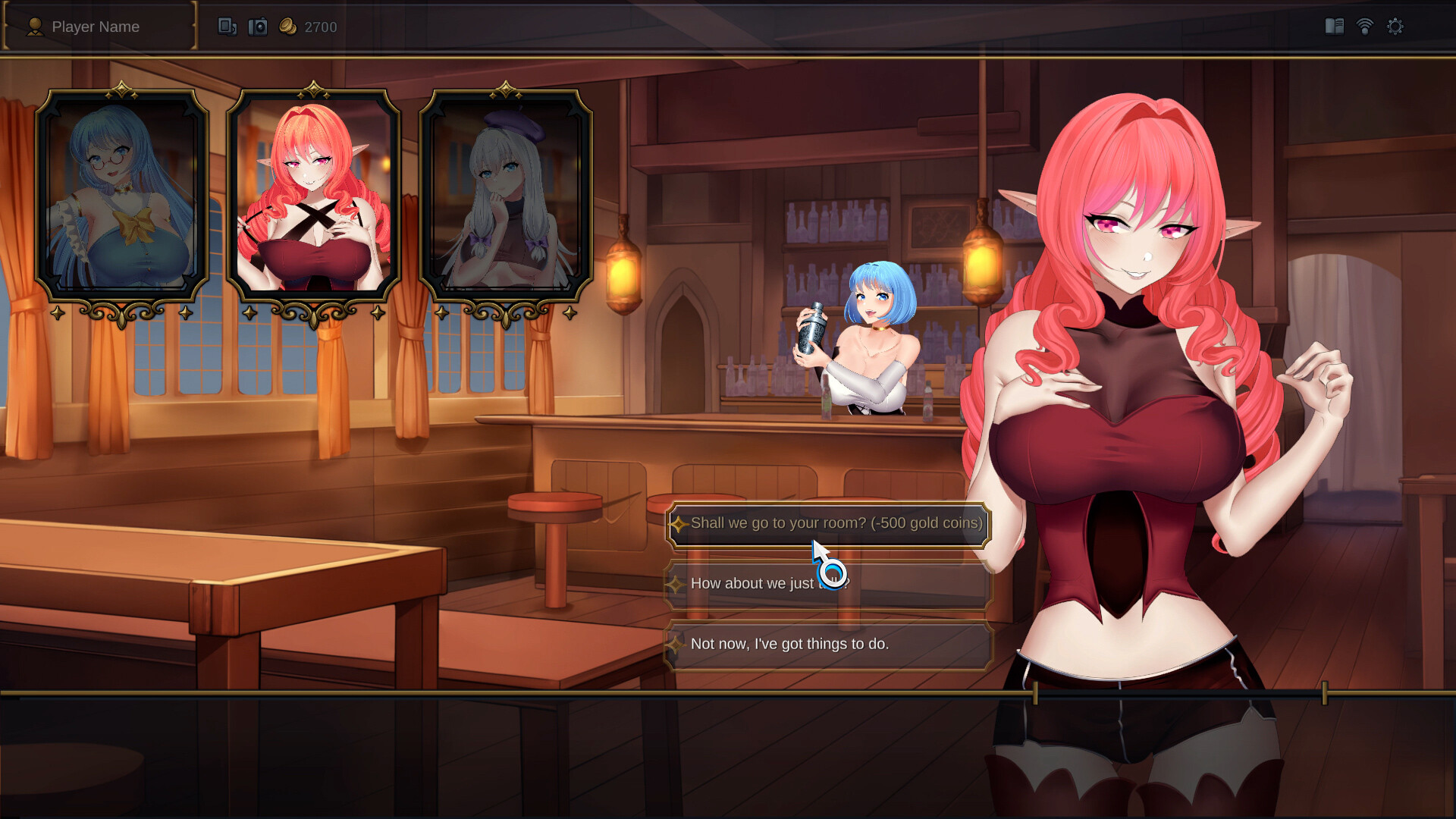Click the Player Name field

(x=96, y=27)
